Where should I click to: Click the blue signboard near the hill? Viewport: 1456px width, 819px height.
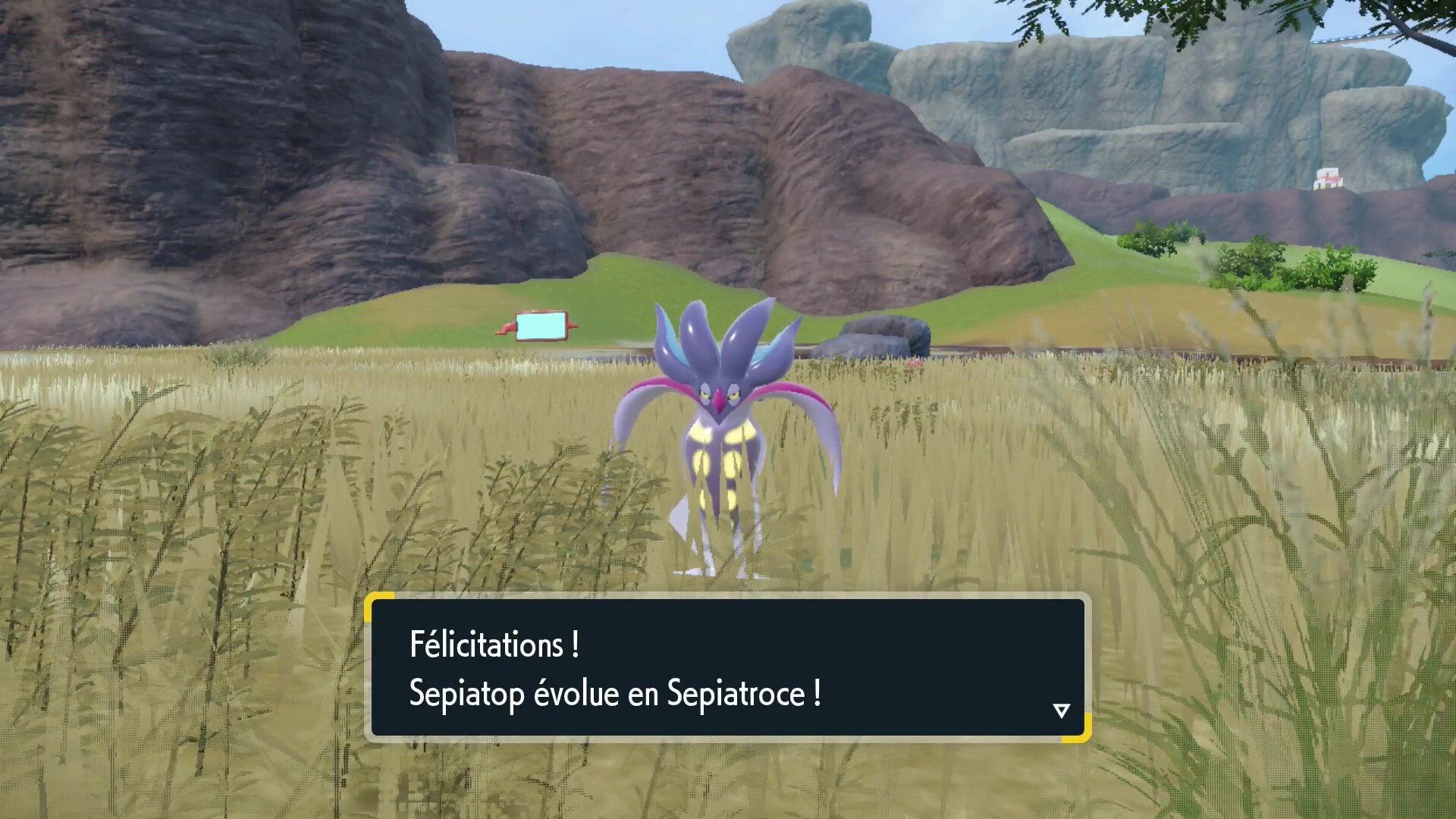(541, 325)
